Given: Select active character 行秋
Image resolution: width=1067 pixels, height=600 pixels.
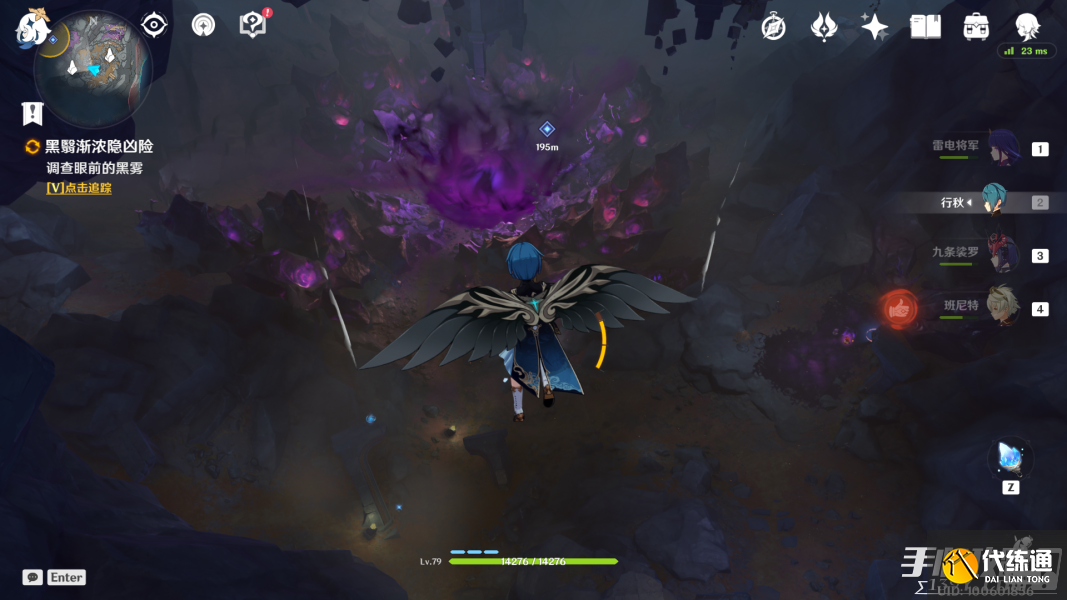Looking at the screenshot, I should coord(992,201).
